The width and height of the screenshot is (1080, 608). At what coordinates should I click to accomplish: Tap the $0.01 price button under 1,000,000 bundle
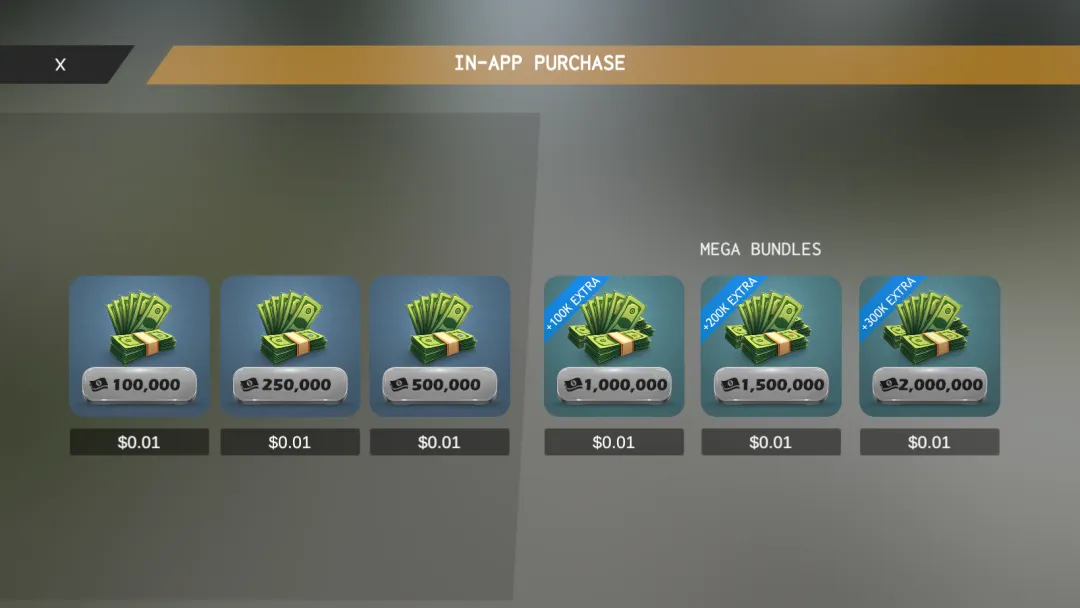click(614, 442)
